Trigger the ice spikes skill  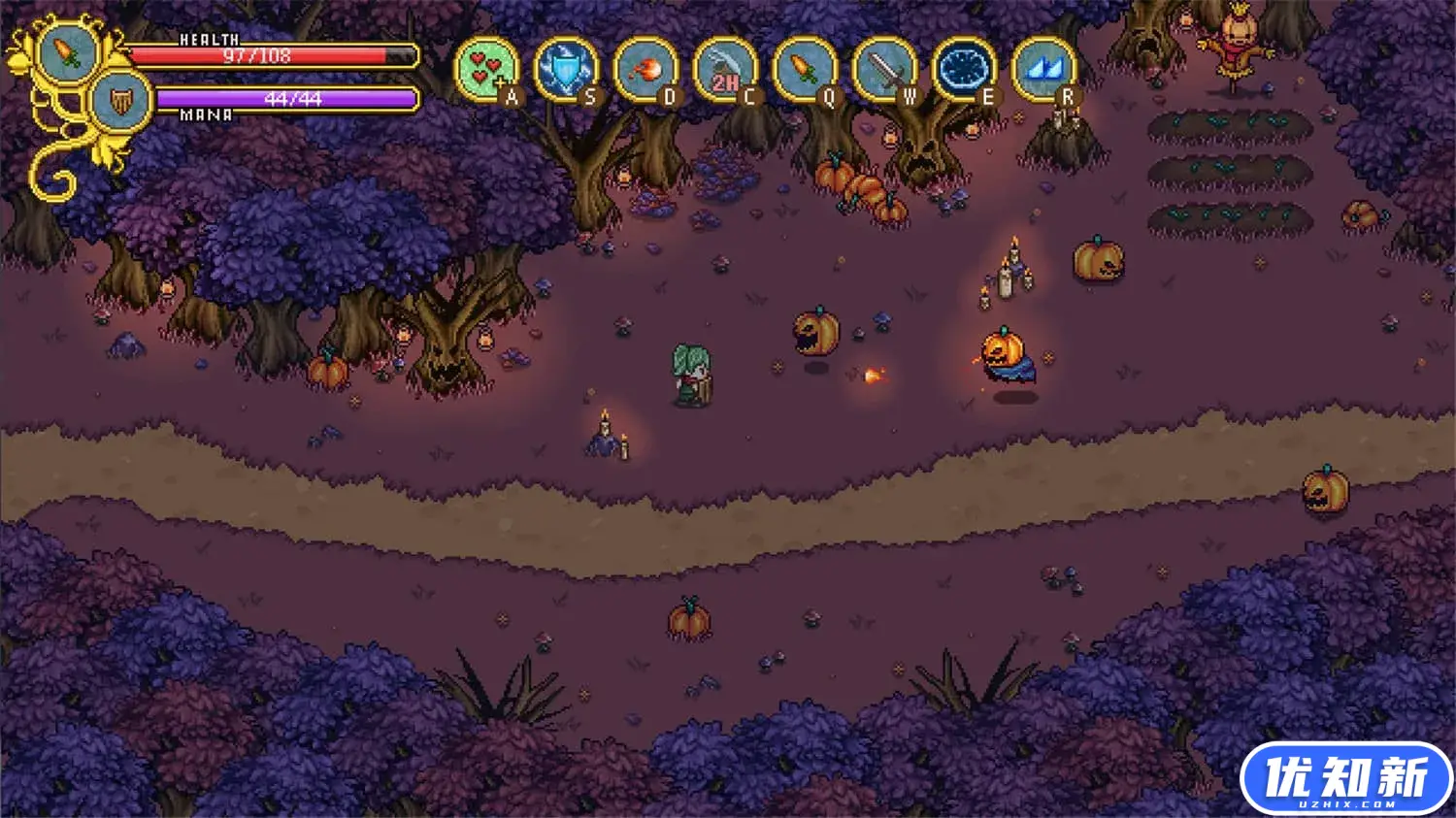(1042, 70)
